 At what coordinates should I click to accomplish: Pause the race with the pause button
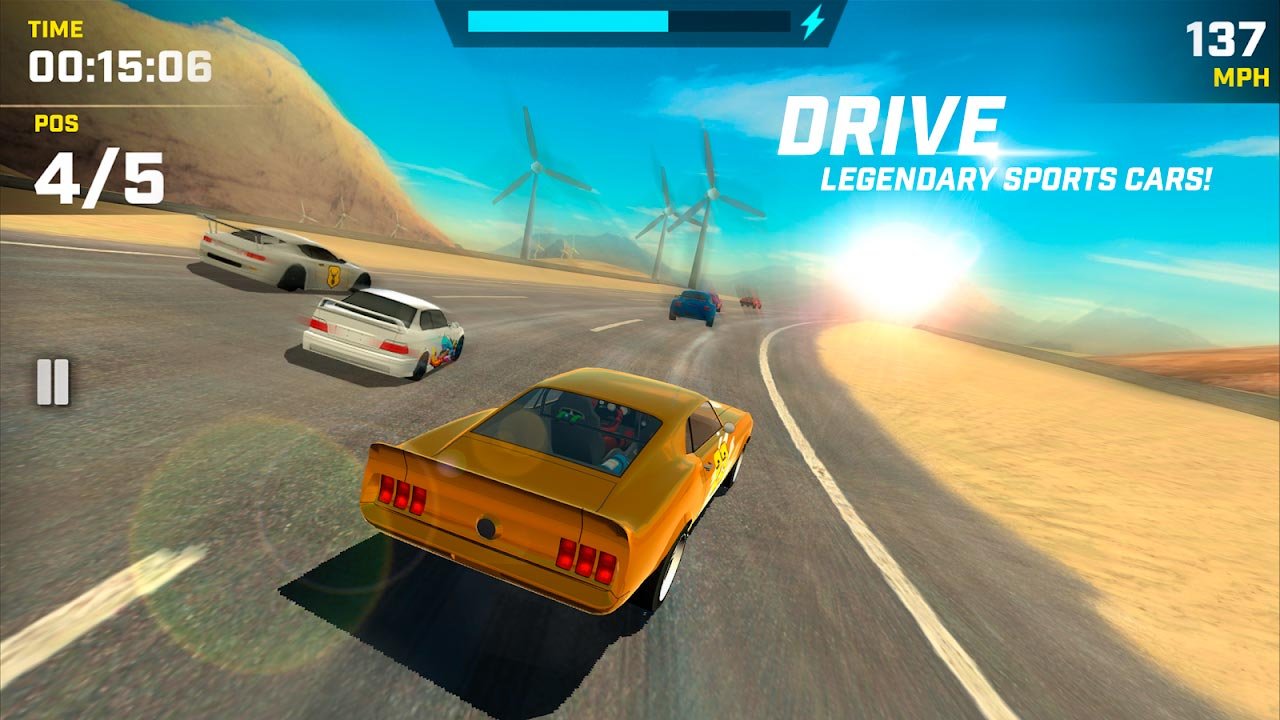click(x=53, y=382)
